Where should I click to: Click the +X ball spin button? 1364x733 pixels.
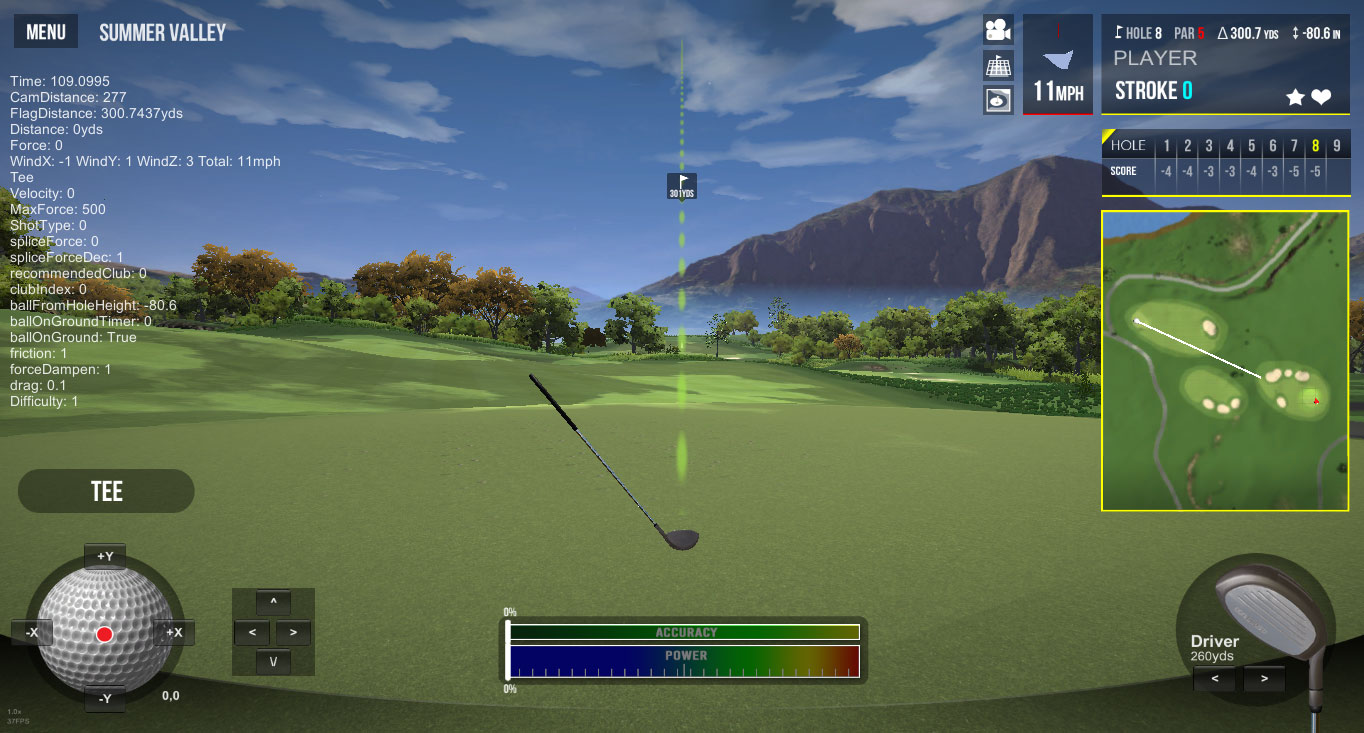point(174,632)
